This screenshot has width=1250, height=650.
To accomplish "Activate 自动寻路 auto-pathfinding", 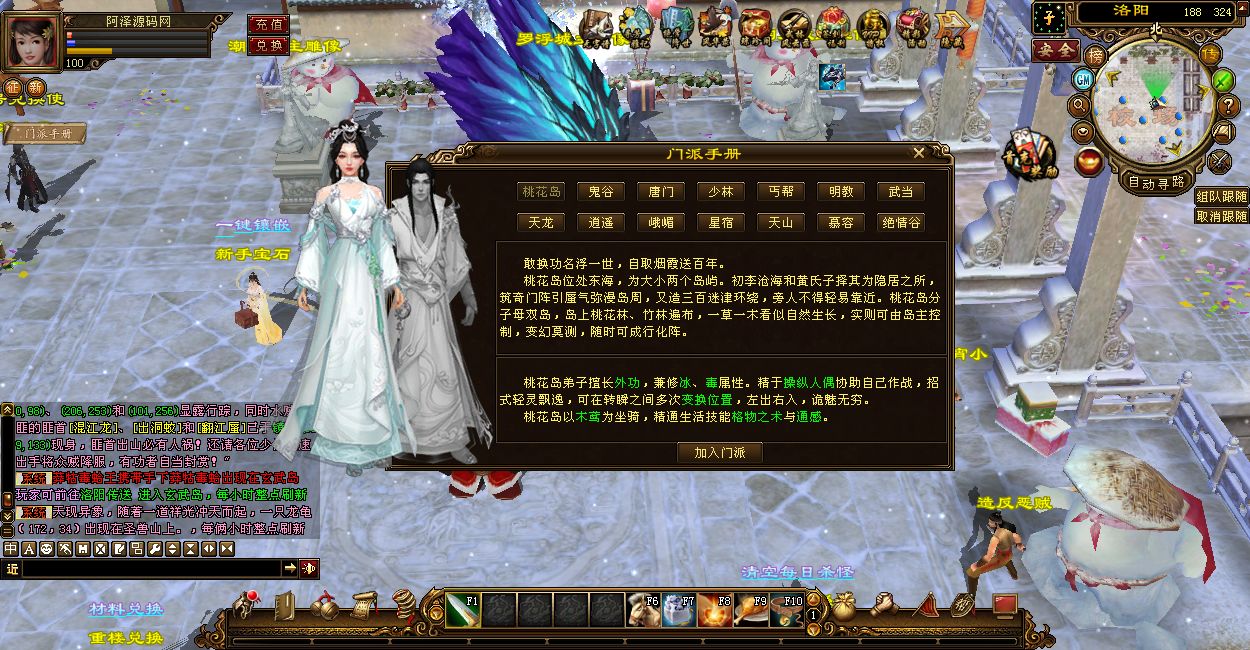I will (x=1156, y=182).
